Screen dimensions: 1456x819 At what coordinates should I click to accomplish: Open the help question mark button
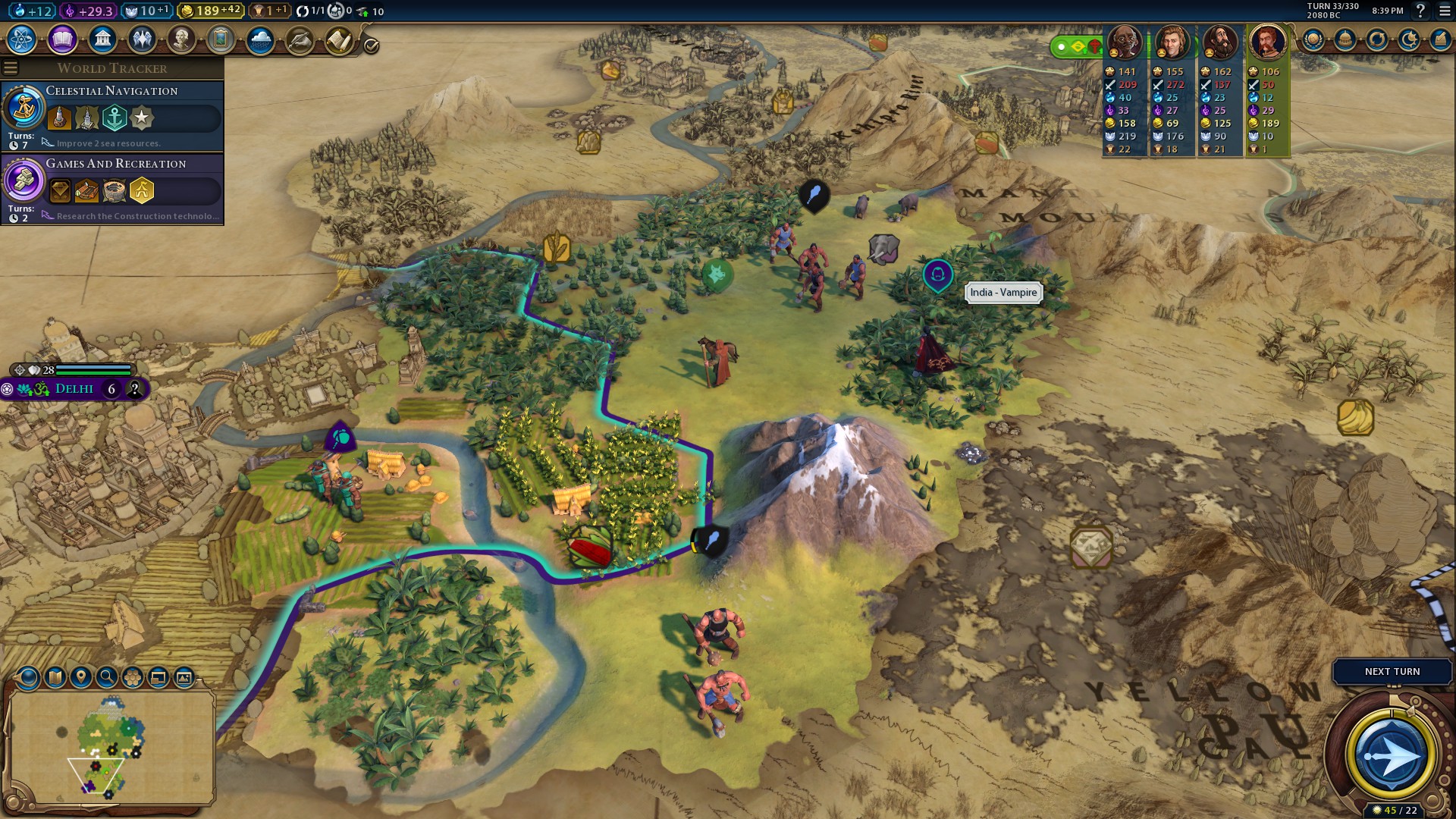click(x=1420, y=11)
